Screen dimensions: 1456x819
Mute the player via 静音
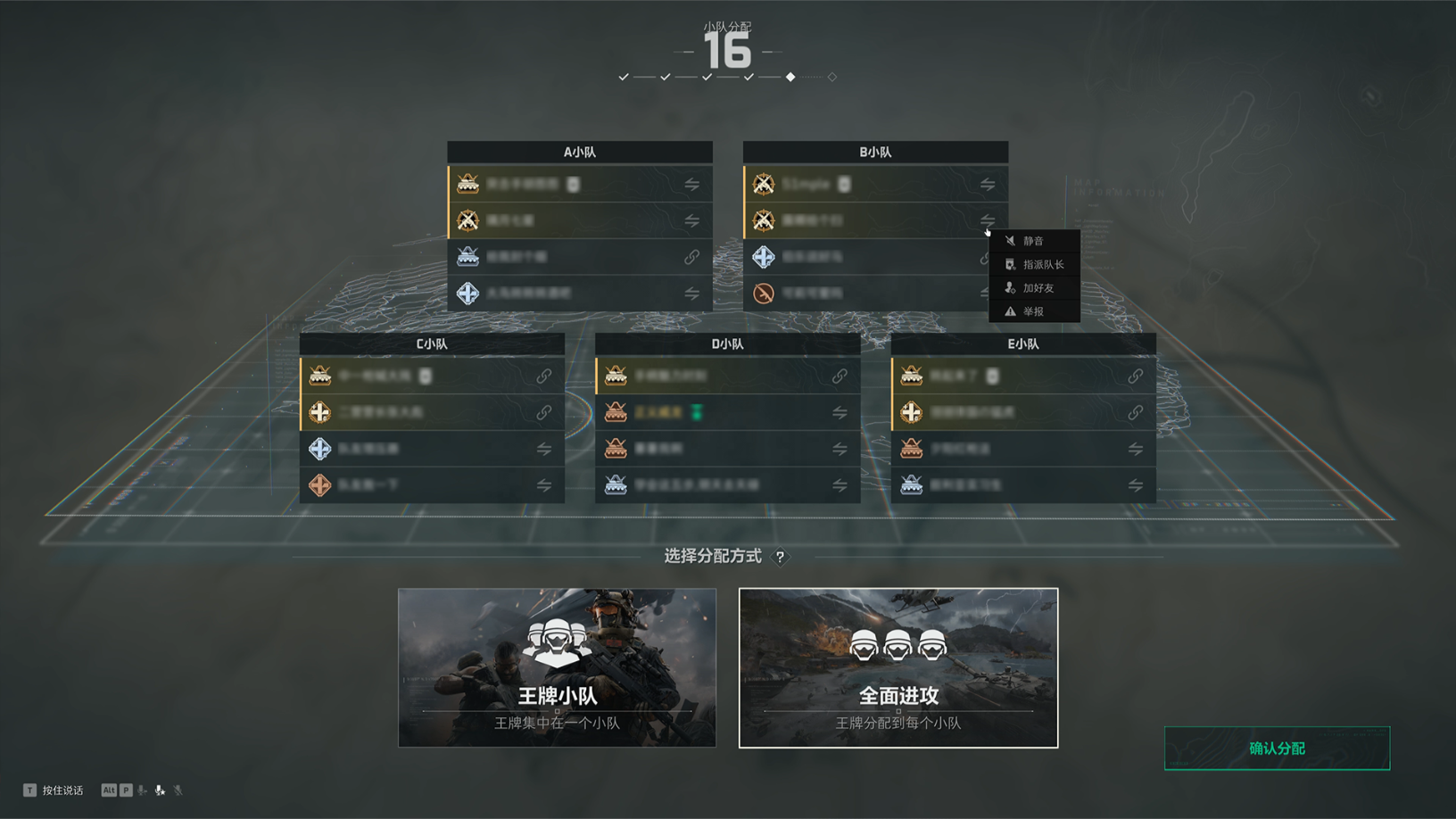(1033, 241)
